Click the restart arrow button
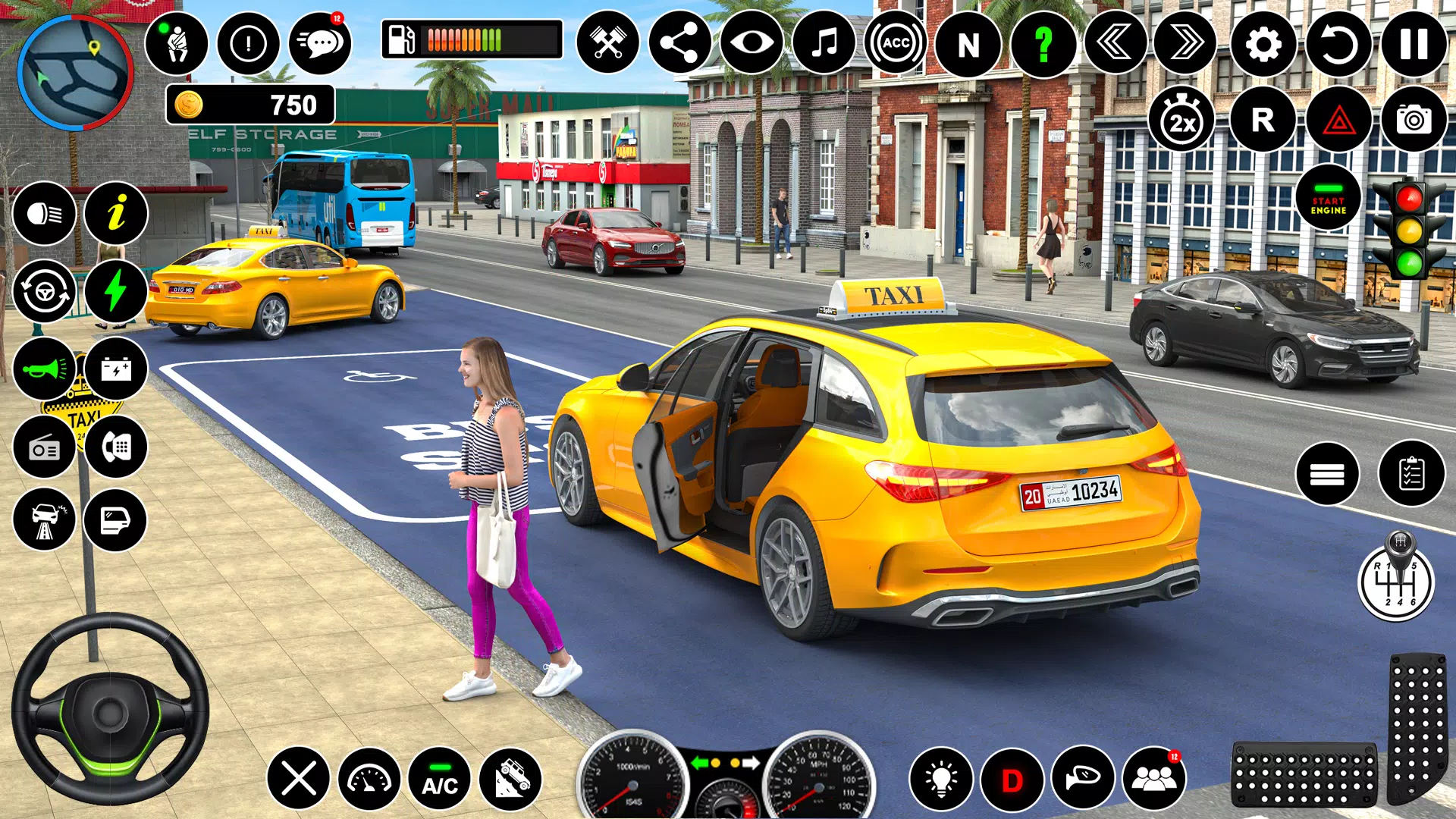This screenshot has width=1456, height=819. pos(1338,44)
